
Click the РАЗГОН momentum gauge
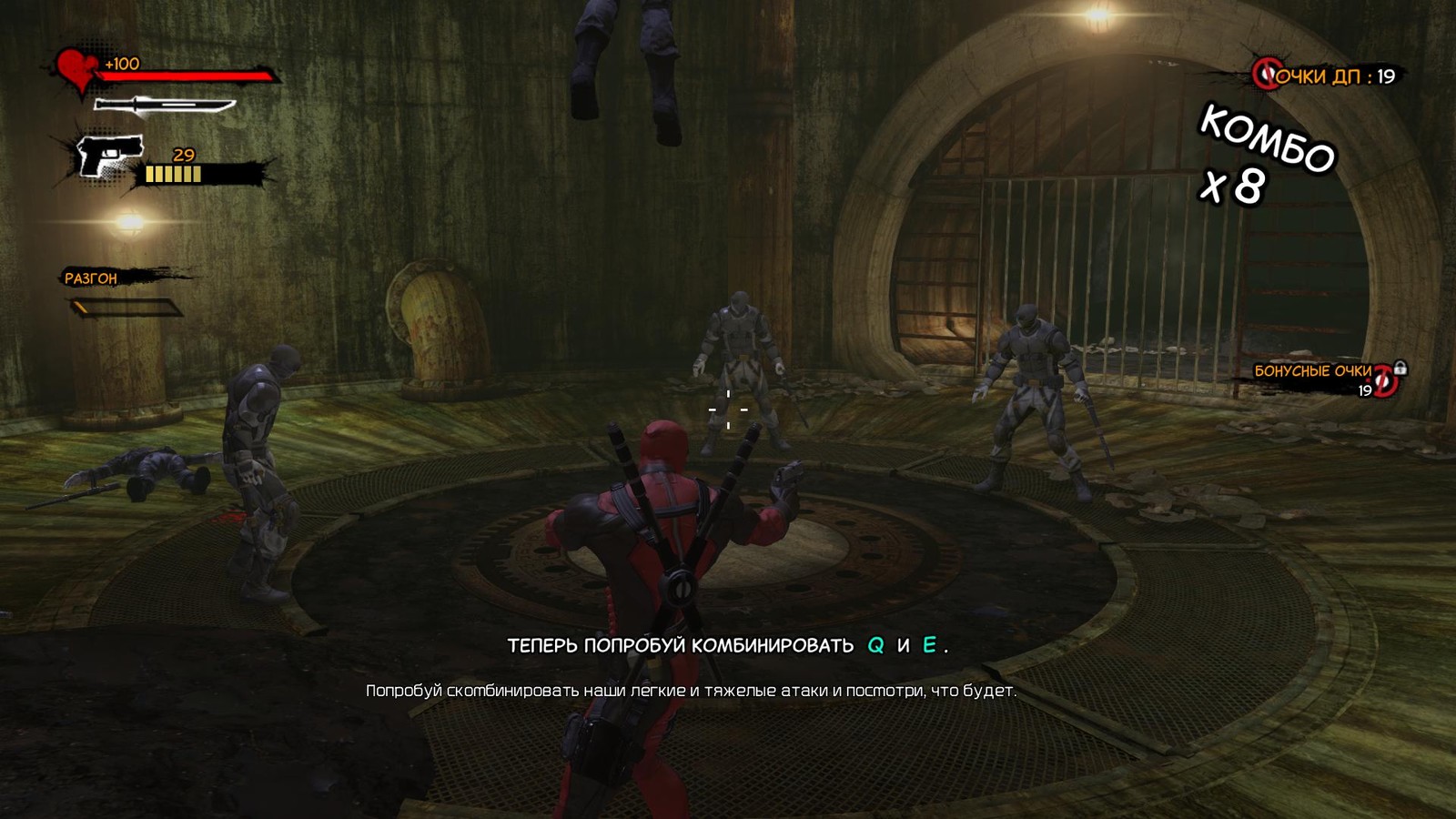coord(127,308)
